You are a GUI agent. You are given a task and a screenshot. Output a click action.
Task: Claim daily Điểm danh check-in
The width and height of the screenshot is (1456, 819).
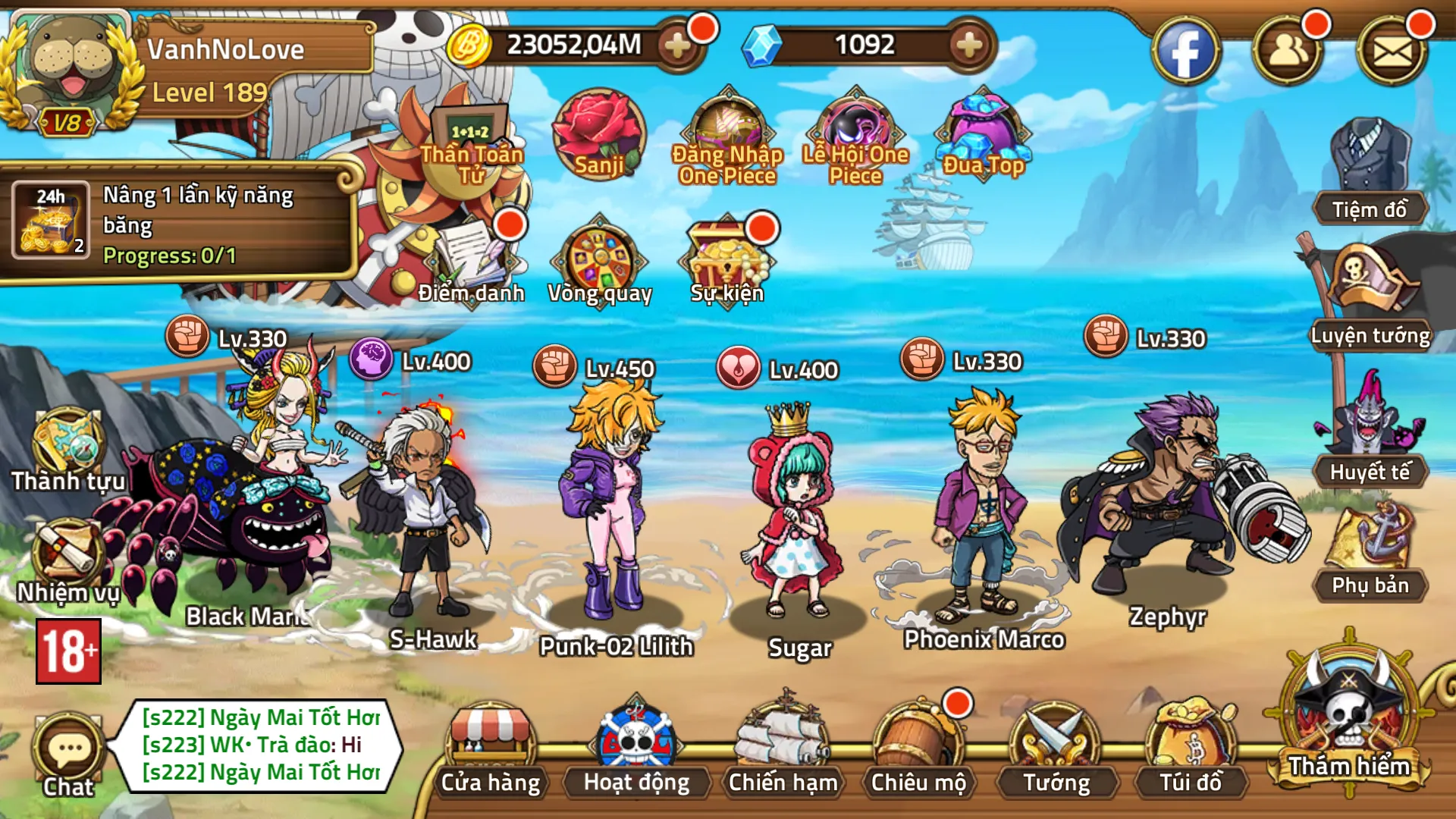point(472,262)
